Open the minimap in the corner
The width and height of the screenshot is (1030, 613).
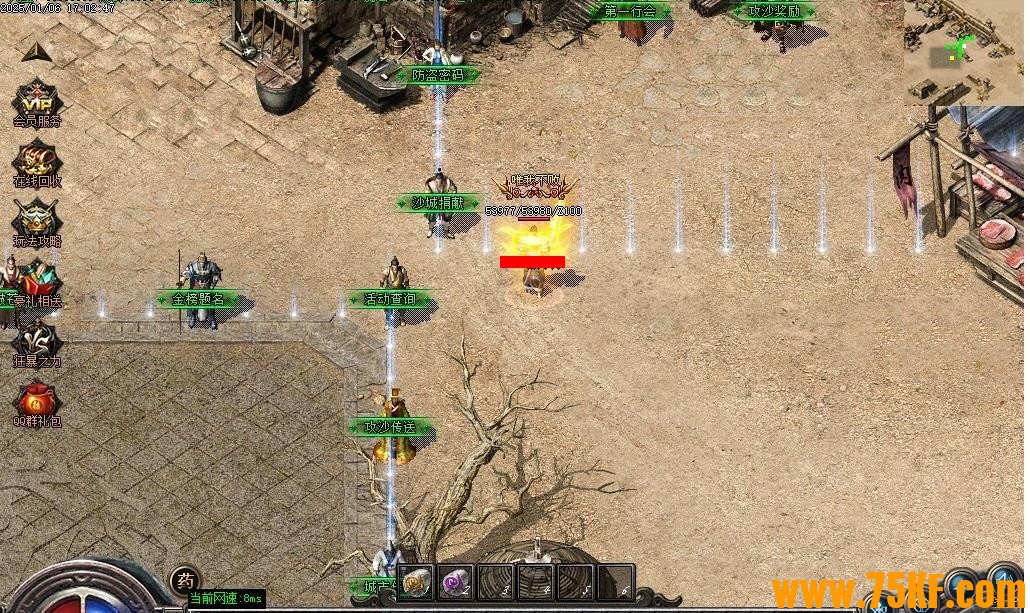click(964, 51)
